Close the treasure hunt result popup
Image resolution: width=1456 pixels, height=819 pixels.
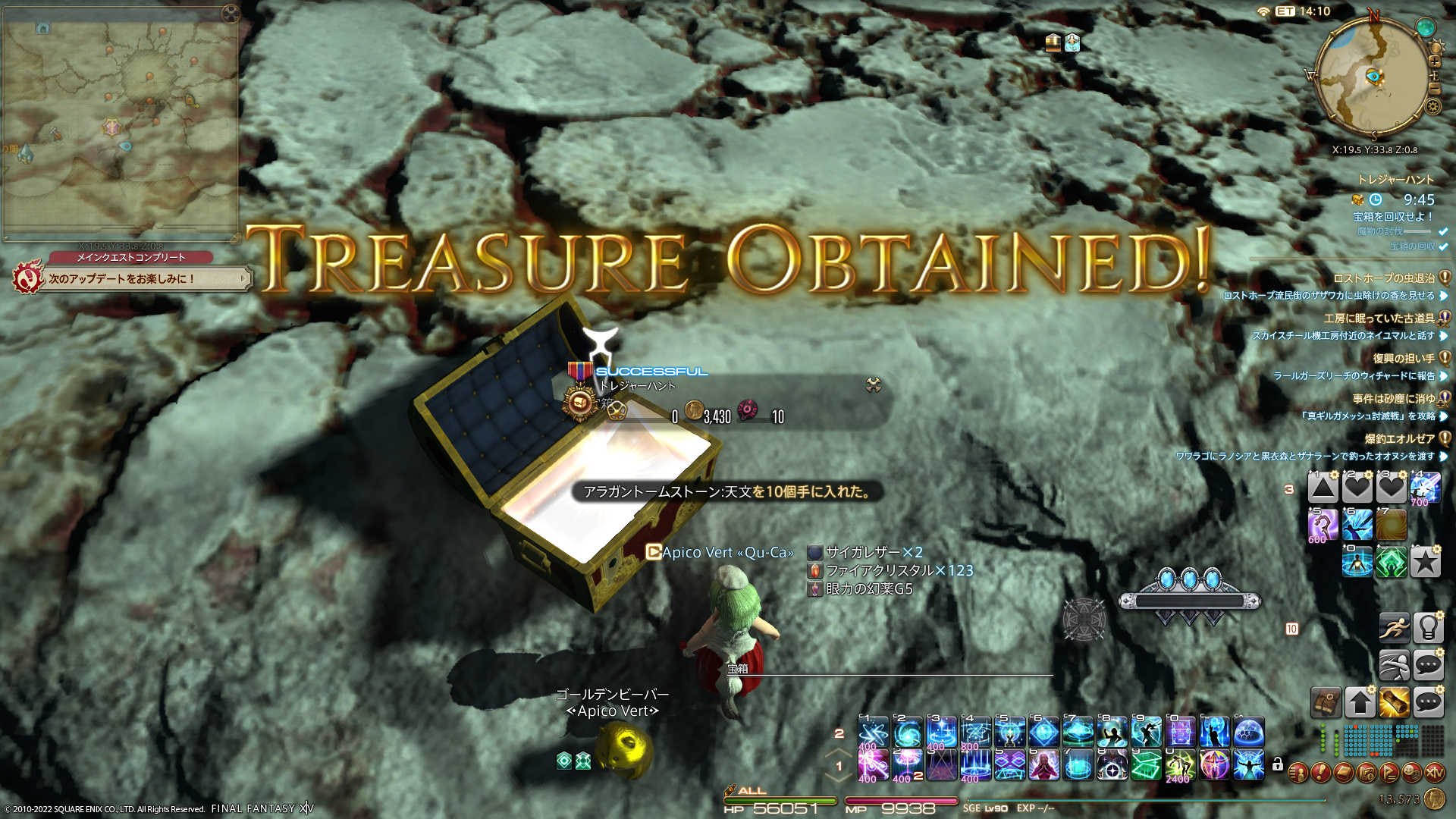click(874, 385)
